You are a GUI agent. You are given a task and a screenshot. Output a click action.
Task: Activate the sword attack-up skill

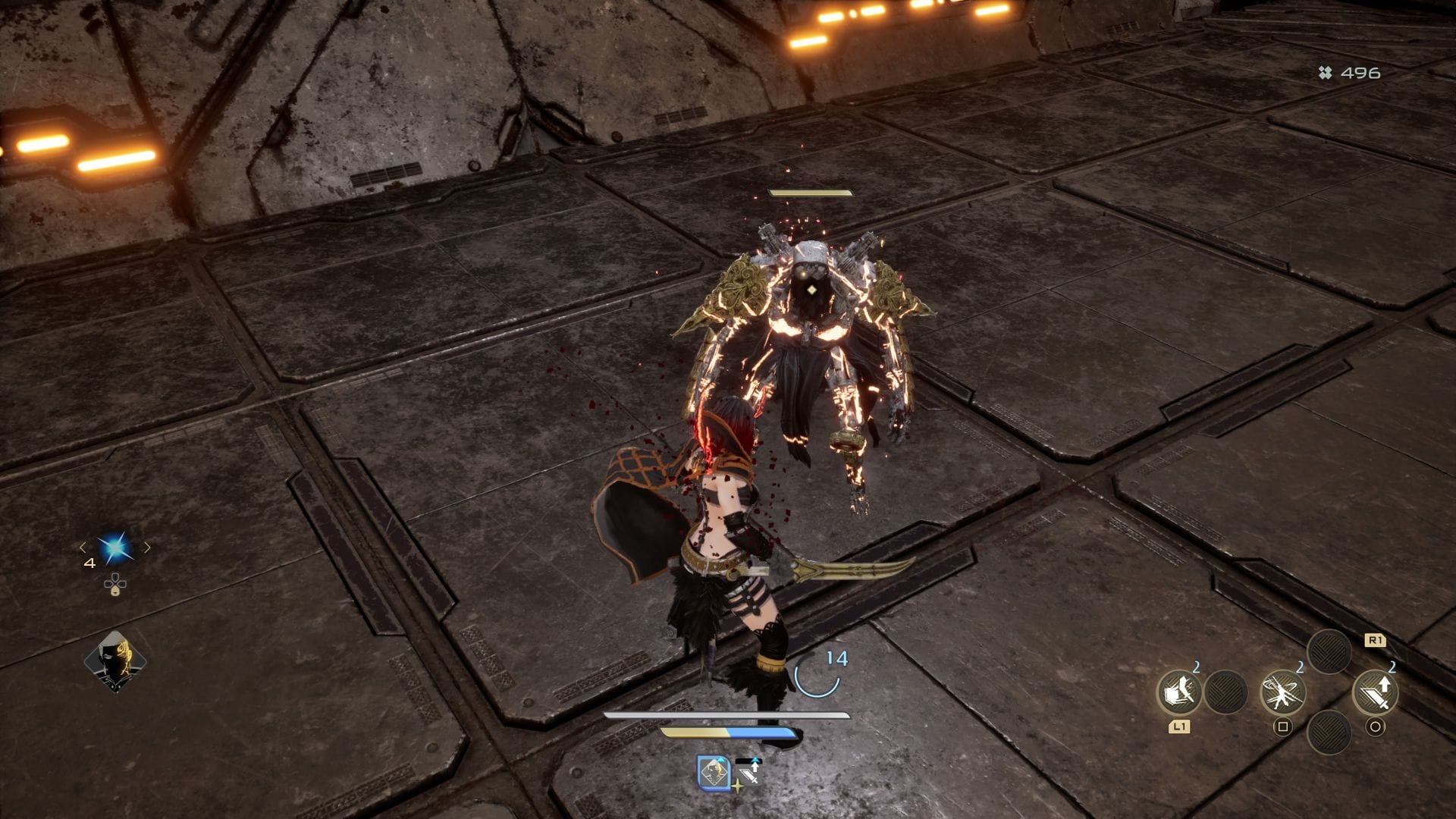click(1376, 692)
